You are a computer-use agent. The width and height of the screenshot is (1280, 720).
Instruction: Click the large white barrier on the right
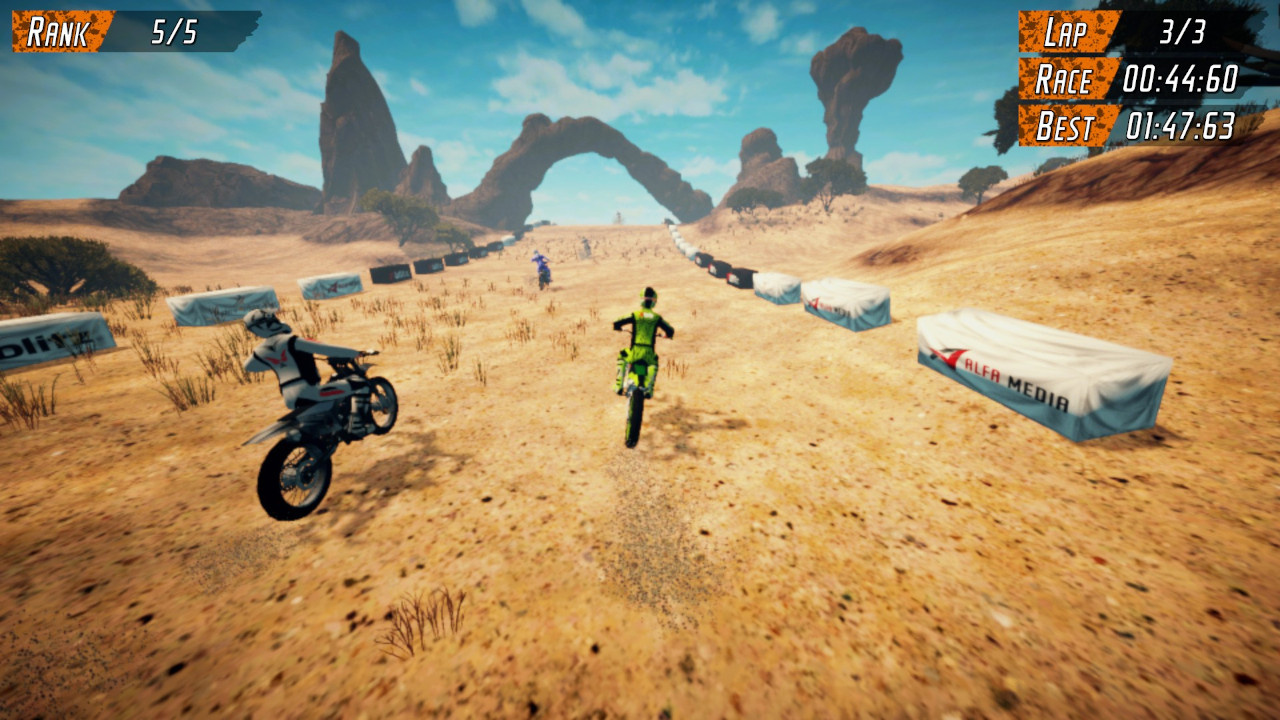pos(1040,370)
